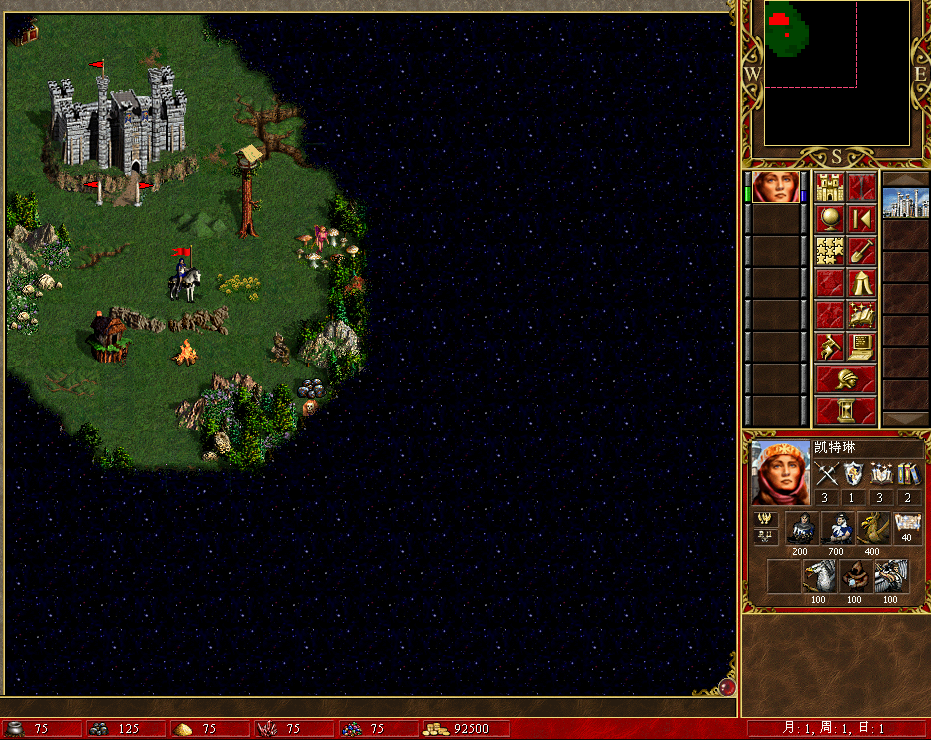Viewport: 931px width, 740px height.
Task: Open the kingdom overview castle button
Action: [830, 187]
